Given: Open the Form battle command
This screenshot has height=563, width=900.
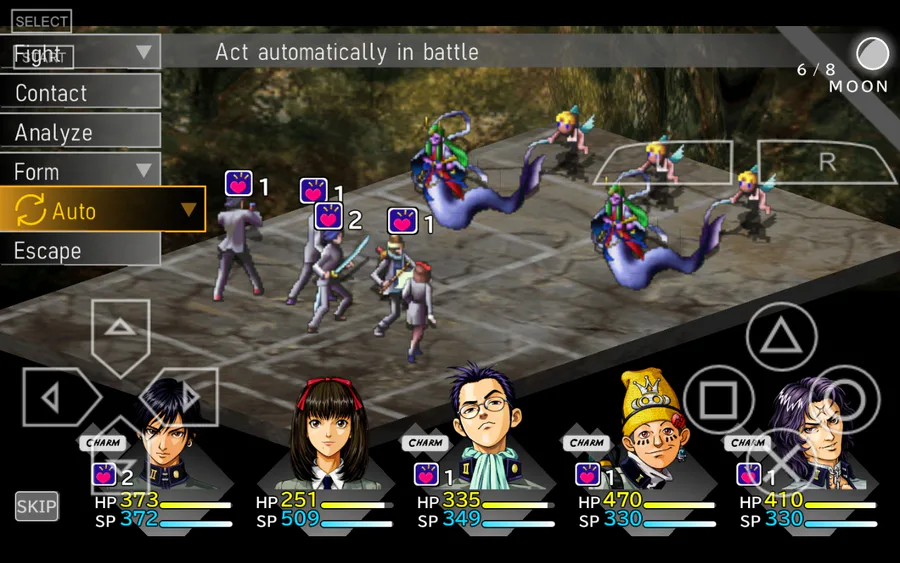Looking at the screenshot, I should tap(80, 171).
